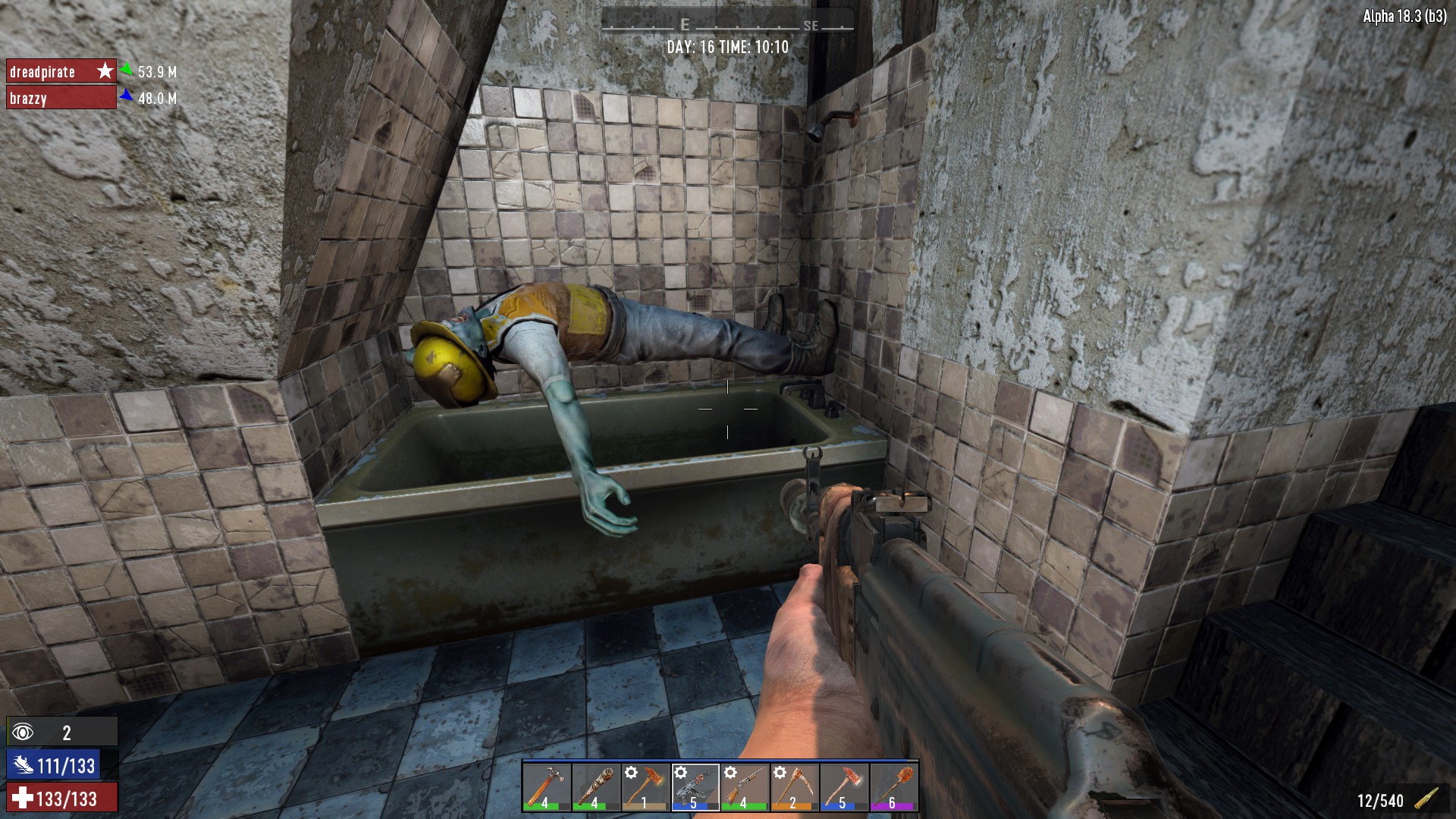Equip the shovel from the hotbar
This screenshot has width=1456, height=819.
(893, 787)
